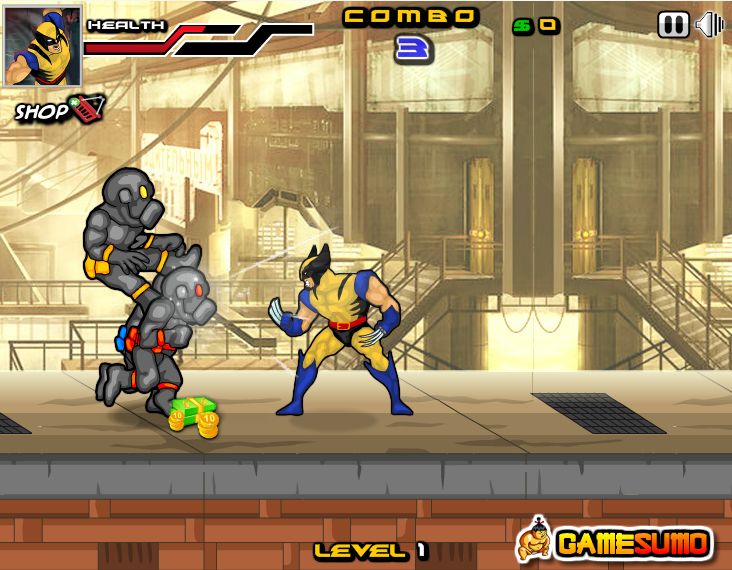This screenshot has width=732, height=570.
Task: Toggle the sound speaker icon
Action: (709, 25)
